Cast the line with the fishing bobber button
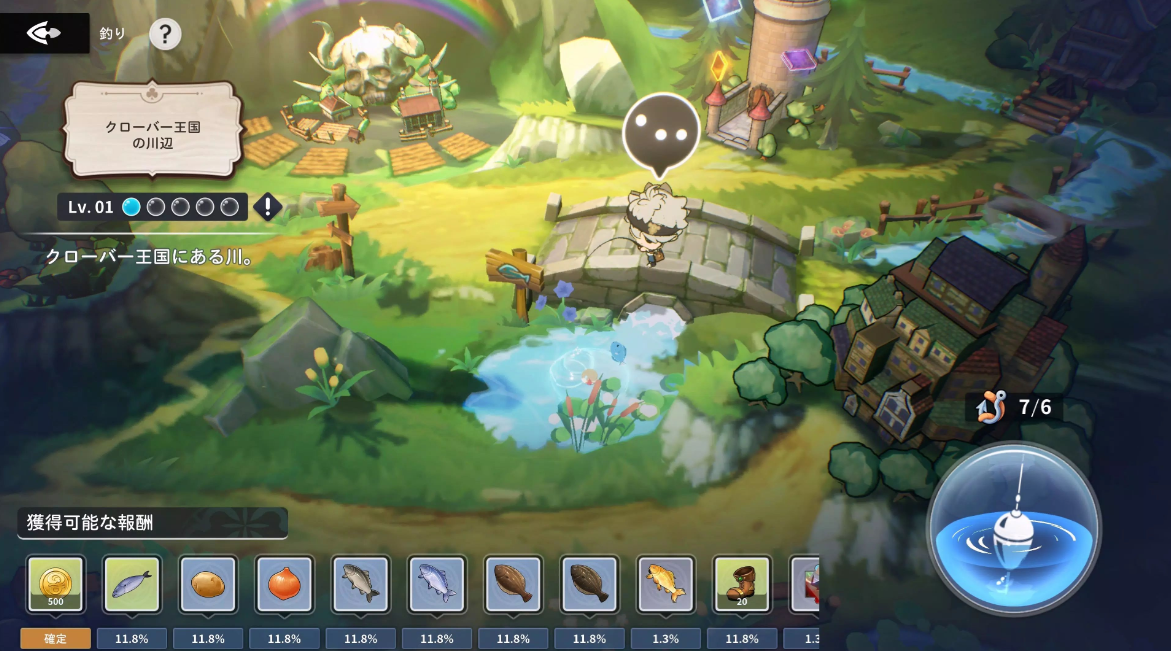 tap(1013, 528)
